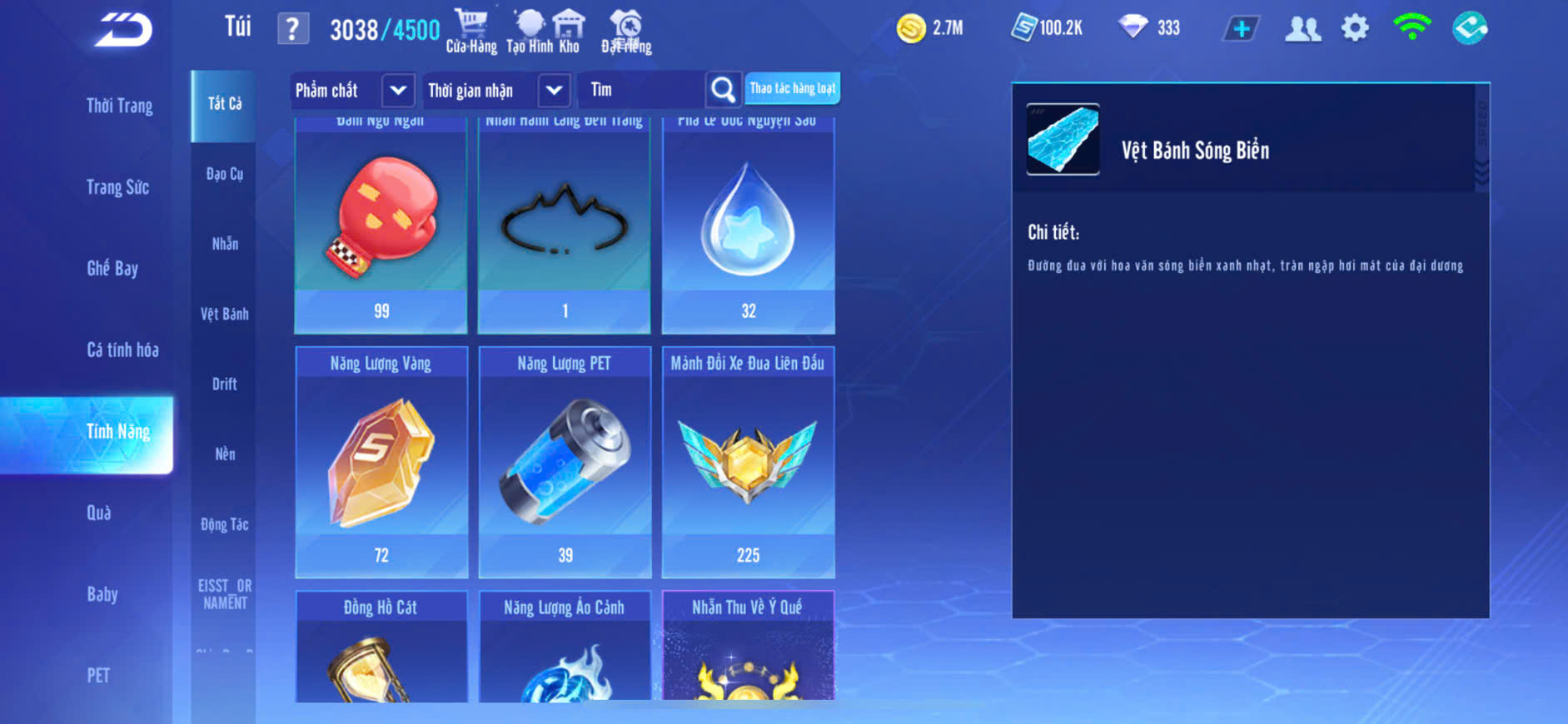
Task: Select the Đạo Cụ sub-tab
Action: [224, 174]
